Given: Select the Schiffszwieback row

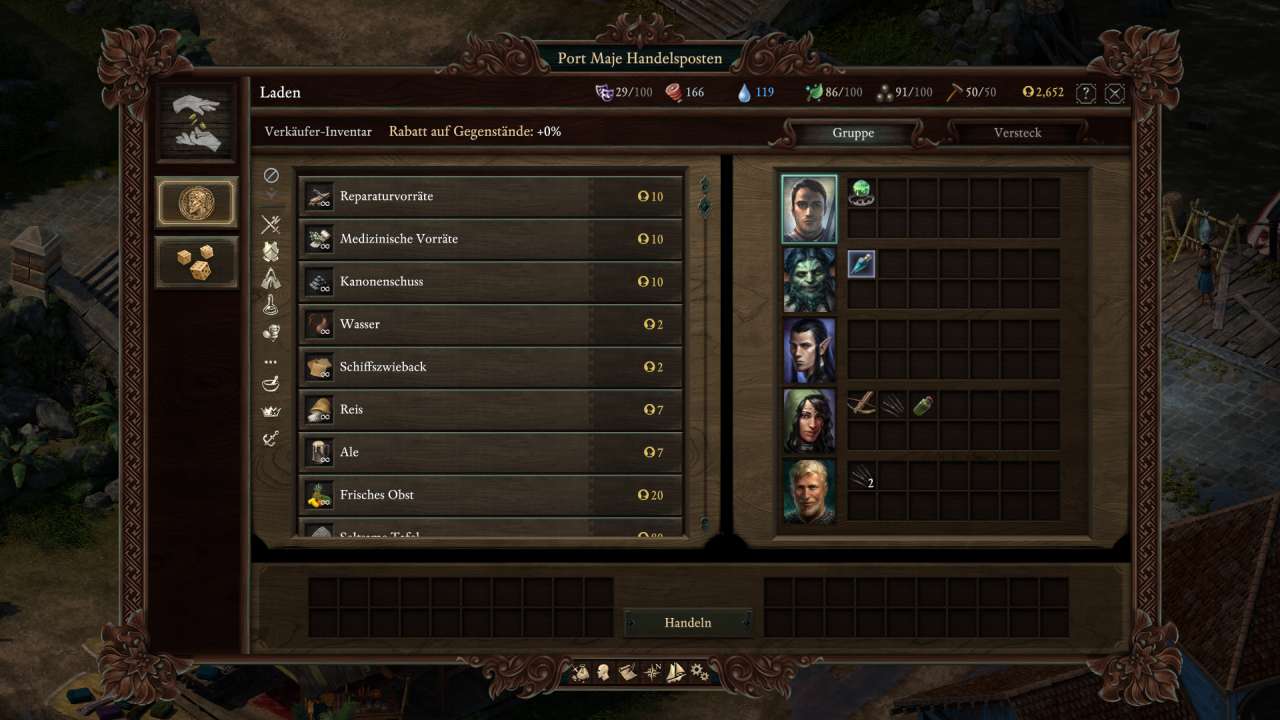Looking at the screenshot, I should [x=490, y=367].
